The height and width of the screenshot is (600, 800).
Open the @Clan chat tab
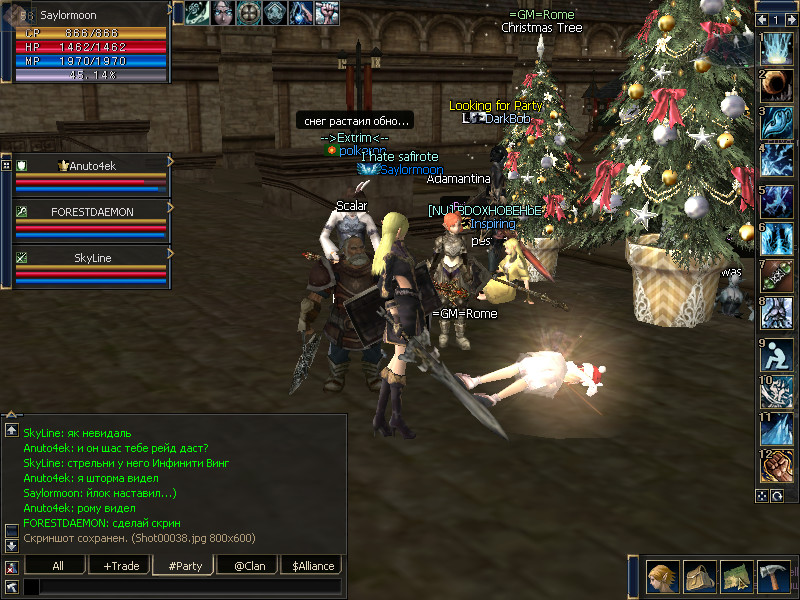[x=248, y=566]
